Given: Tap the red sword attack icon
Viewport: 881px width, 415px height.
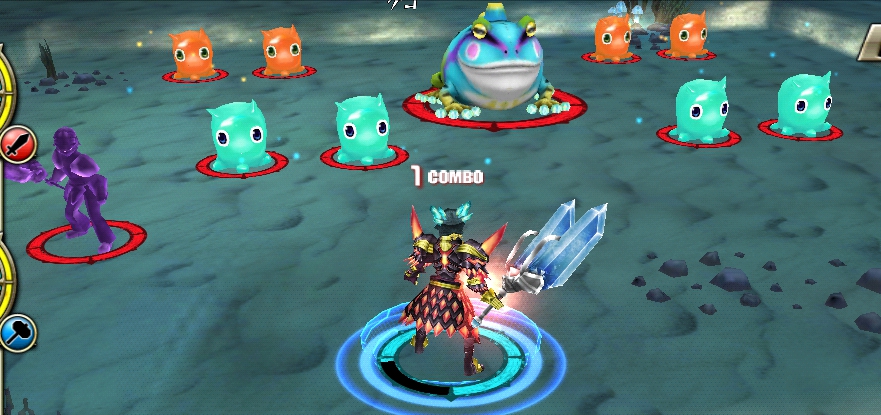Looking at the screenshot, I should point(18,146).
